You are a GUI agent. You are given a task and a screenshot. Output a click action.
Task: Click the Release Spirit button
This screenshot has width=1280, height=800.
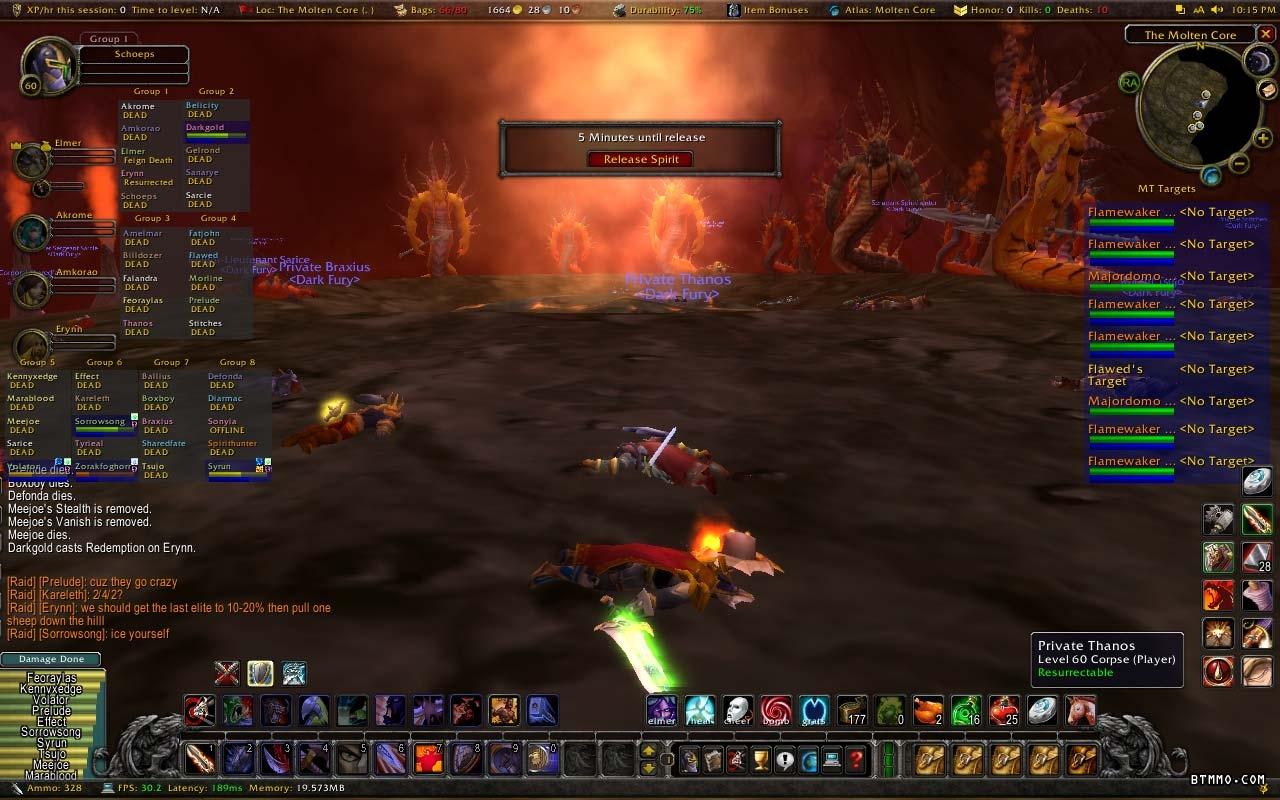pyautogui.click(x=640, y=159)
